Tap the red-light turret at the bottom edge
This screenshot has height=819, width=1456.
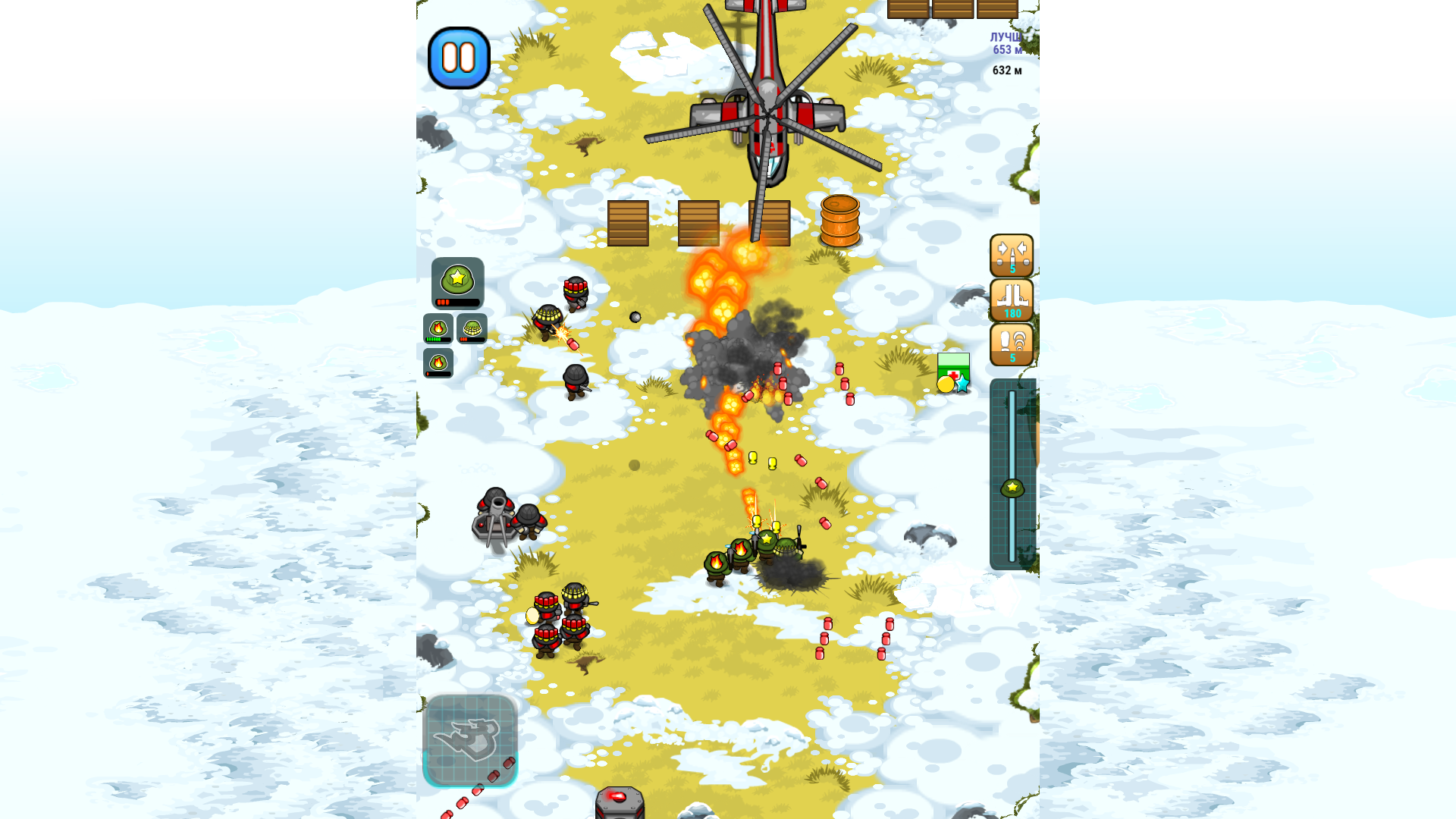(x=619, y=800)
